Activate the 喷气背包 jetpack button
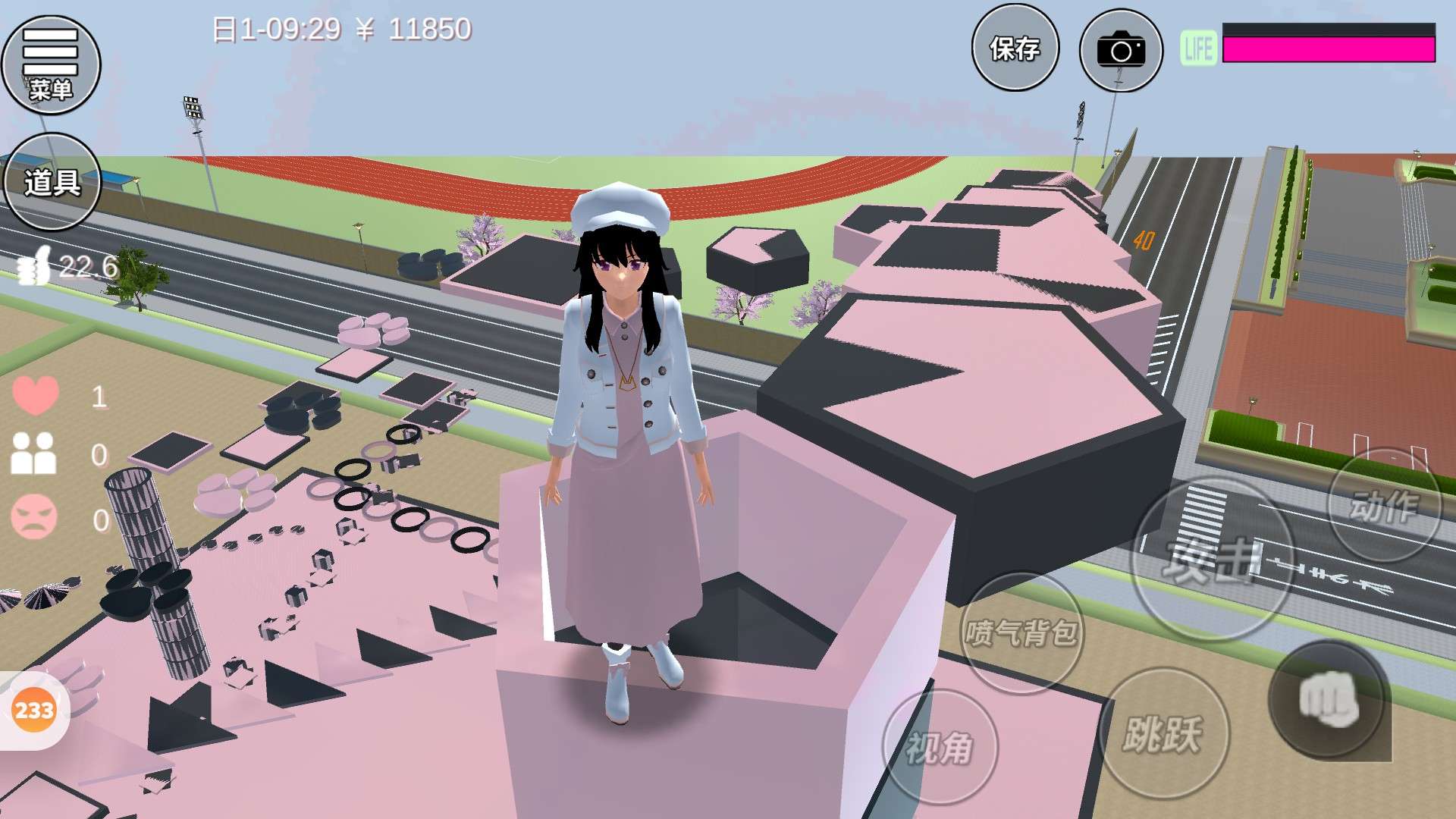 coord(1021,632)
